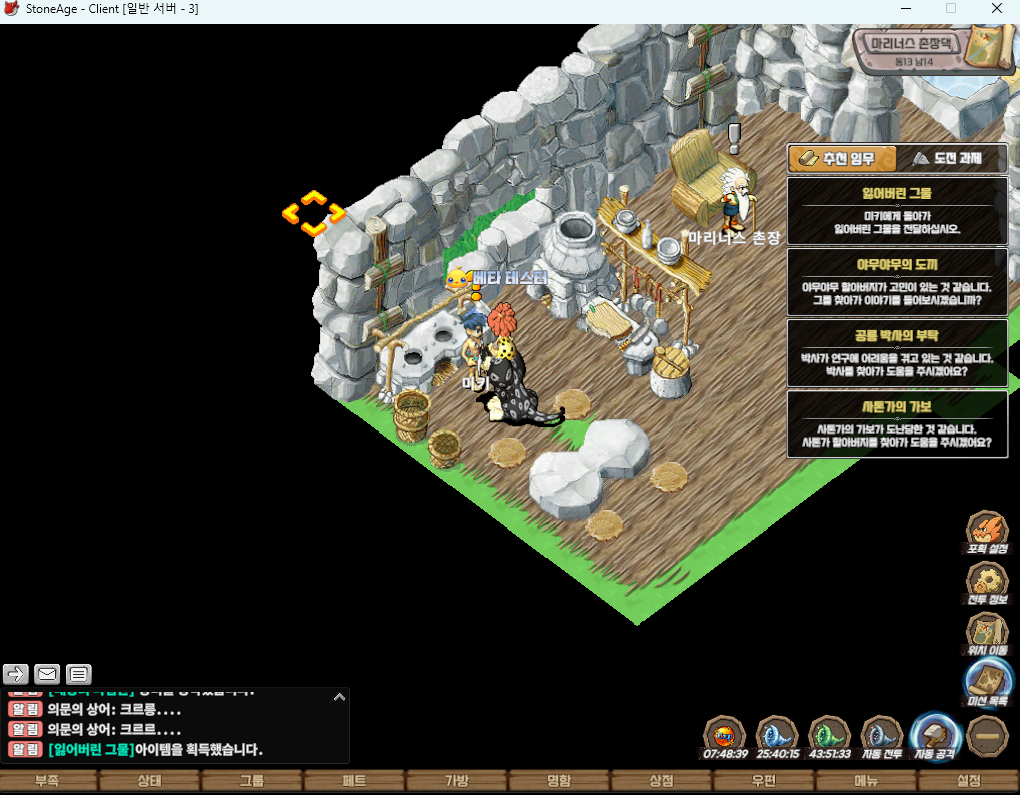Viewport: 1020px width, 795px height.
Task: Select the 아무아무의 도끼 quest entry
Action: pos(897,280)
